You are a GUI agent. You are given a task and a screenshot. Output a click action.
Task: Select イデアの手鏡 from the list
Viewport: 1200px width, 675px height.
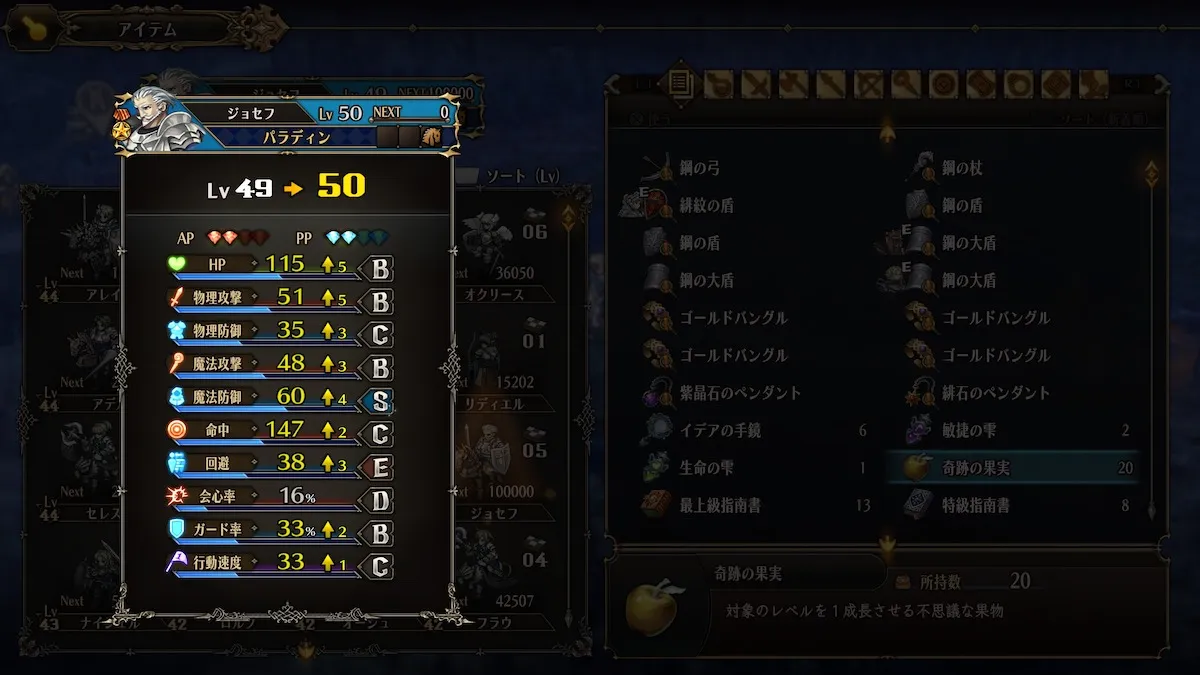coord(720,431)
